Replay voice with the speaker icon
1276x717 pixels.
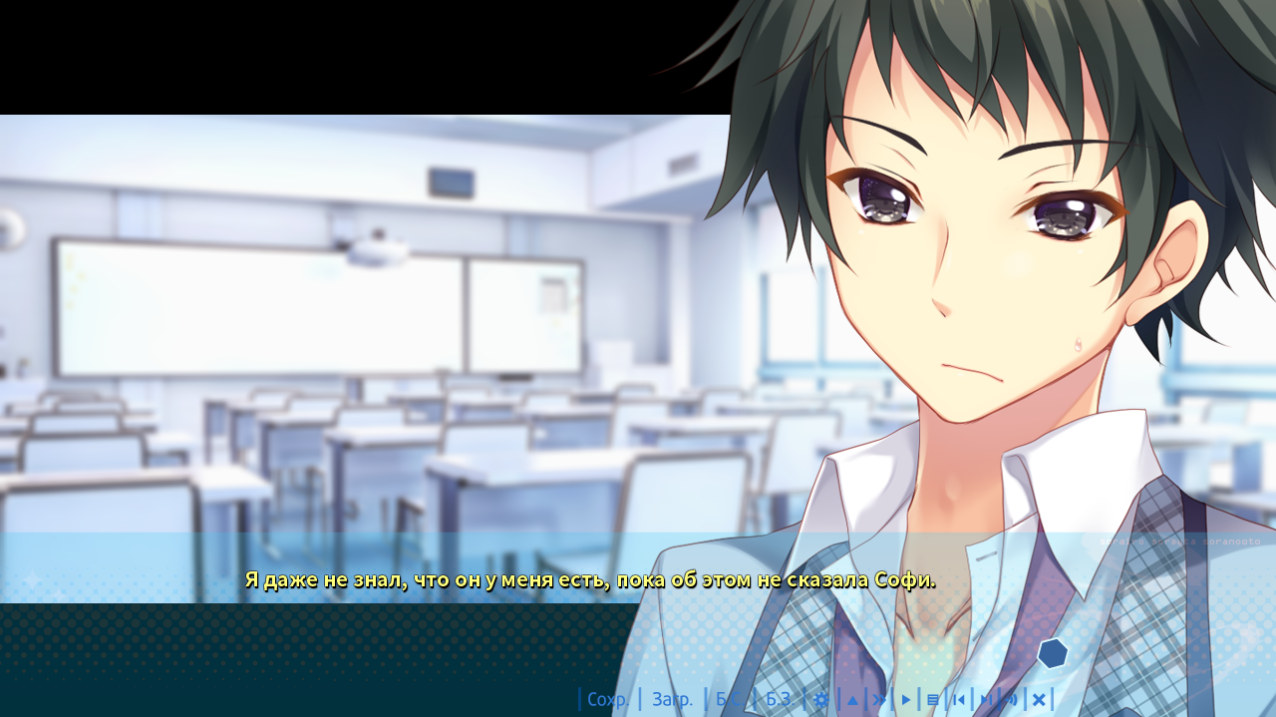pyautogui.click(x=1012, y=699)
